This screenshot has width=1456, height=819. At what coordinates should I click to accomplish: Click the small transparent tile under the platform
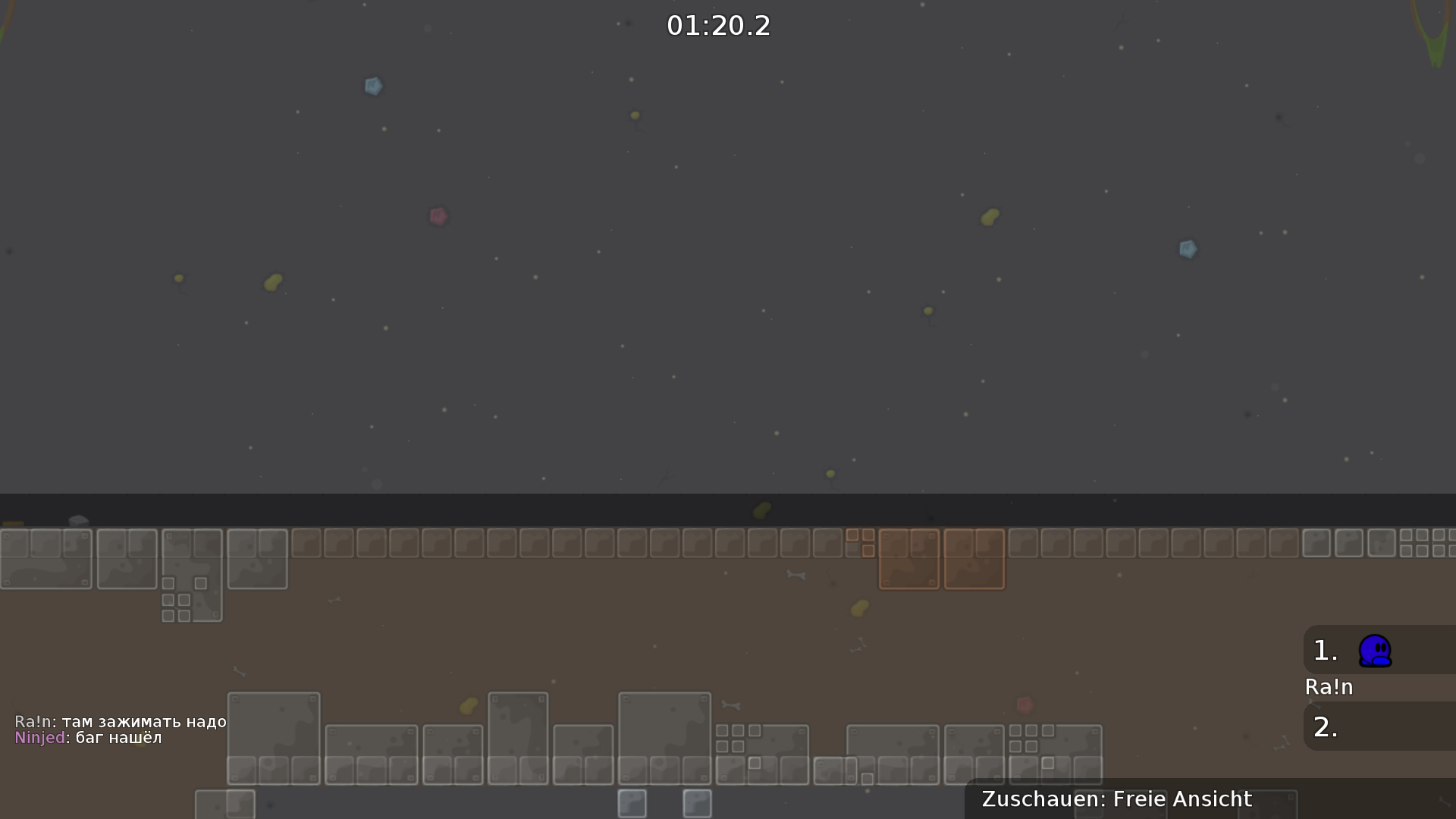click(x=632, y=802)
